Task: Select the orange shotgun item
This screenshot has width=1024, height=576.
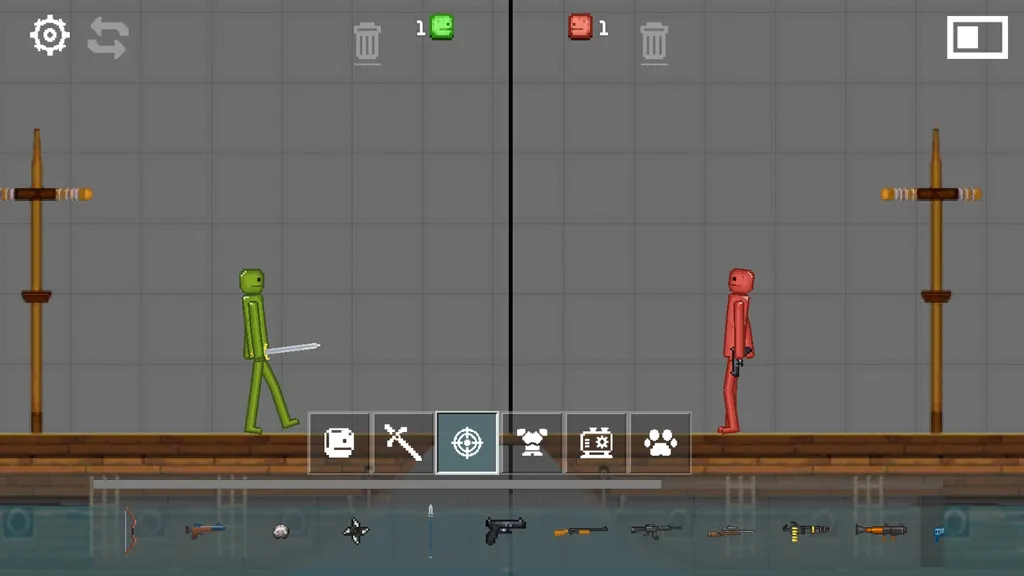Action: (x=580, y=530)
